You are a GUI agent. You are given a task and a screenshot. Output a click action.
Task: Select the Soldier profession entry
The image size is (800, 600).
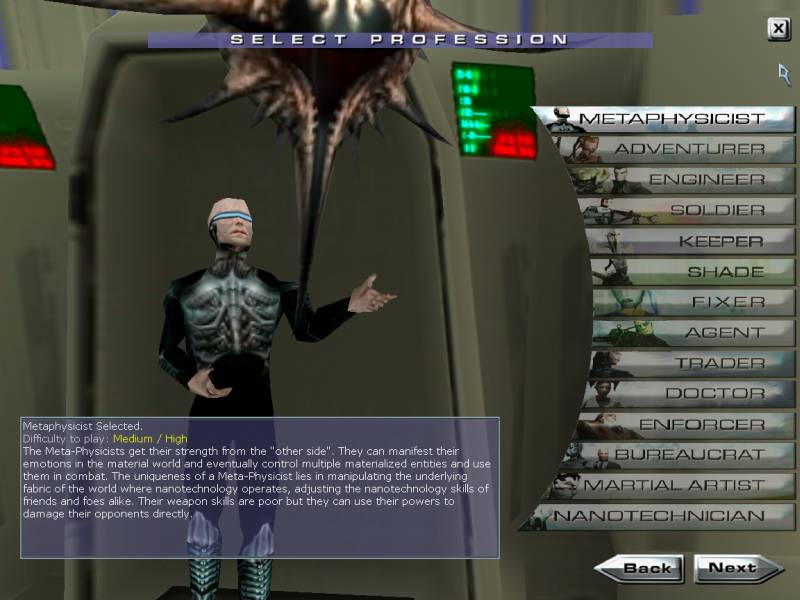[716, 211]
